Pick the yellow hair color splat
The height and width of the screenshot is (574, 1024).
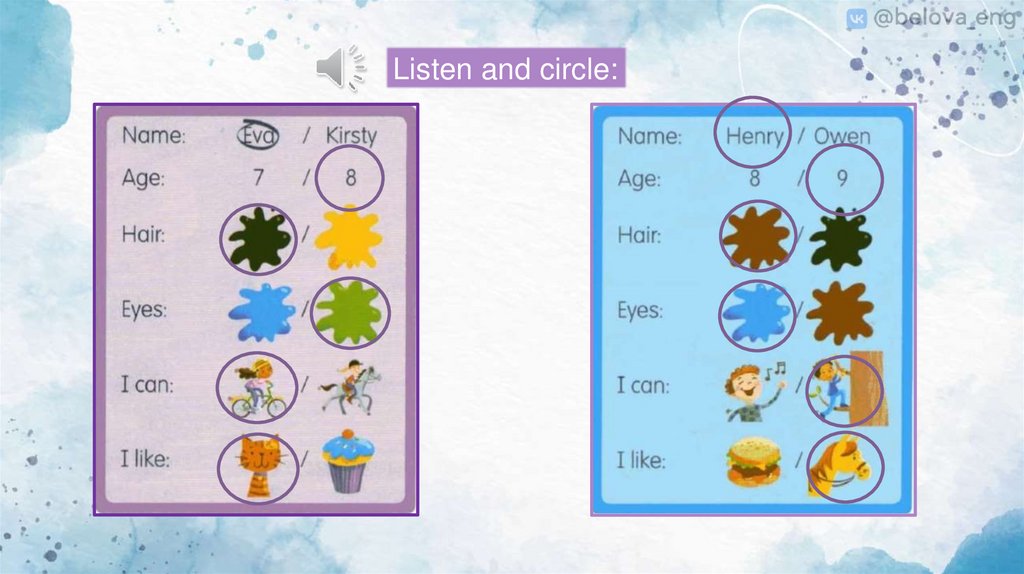coord(348,238)
